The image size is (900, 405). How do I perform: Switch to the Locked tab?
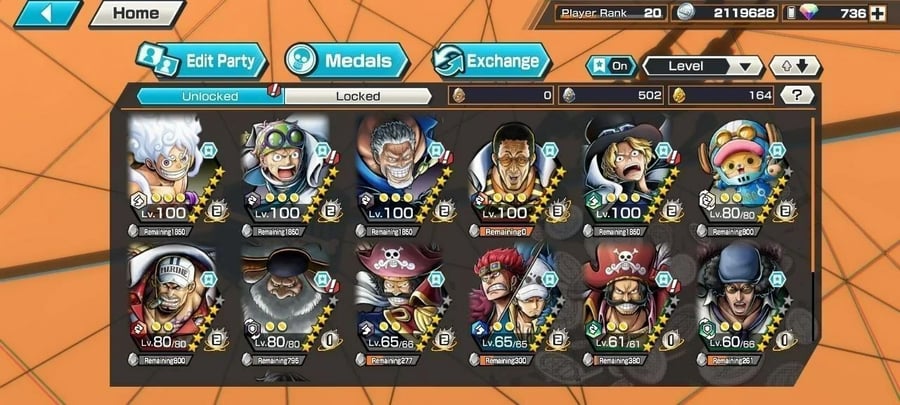[357, 96]
